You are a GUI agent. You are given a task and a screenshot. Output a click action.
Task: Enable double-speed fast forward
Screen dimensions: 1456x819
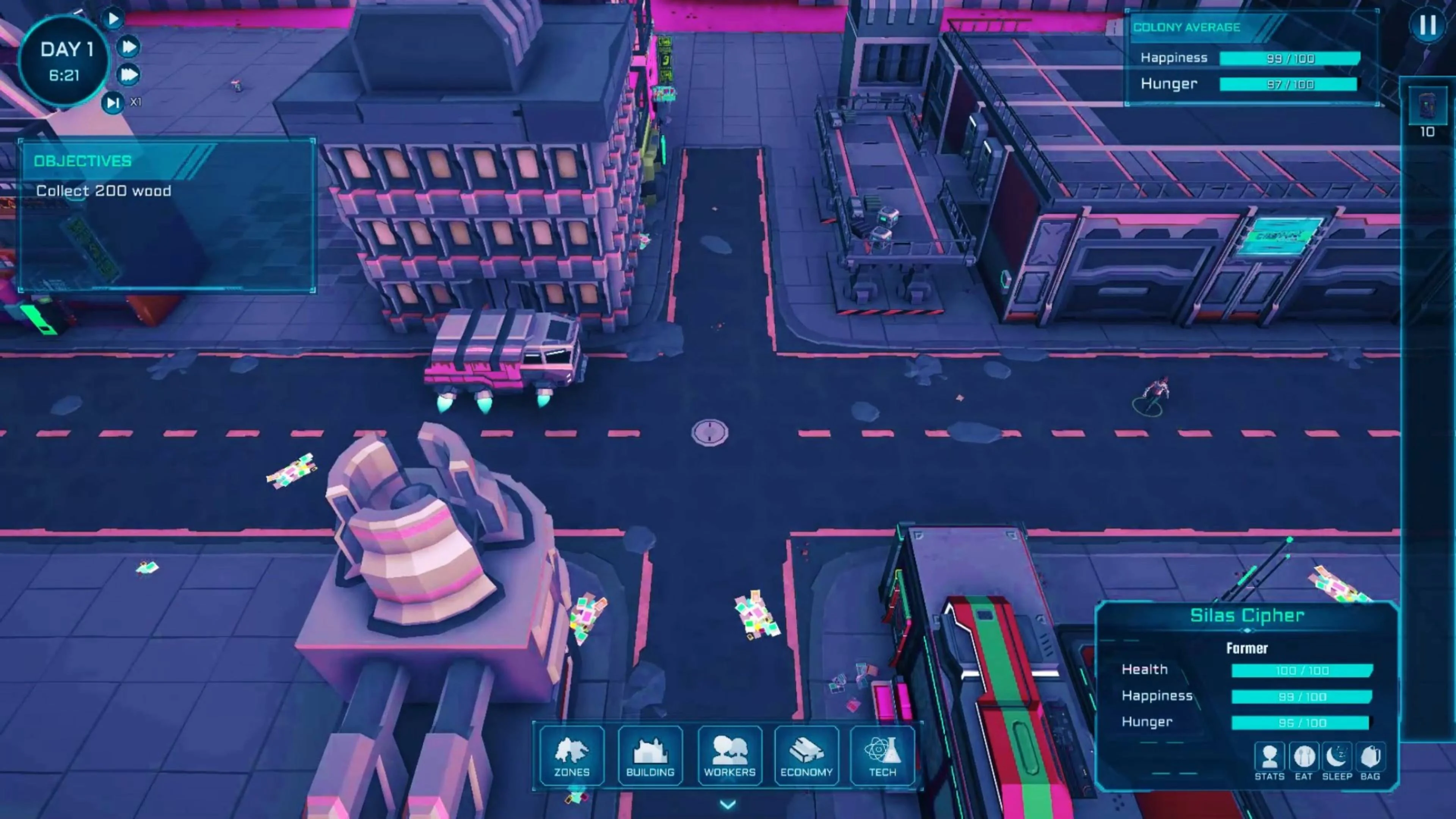[129, 46]
